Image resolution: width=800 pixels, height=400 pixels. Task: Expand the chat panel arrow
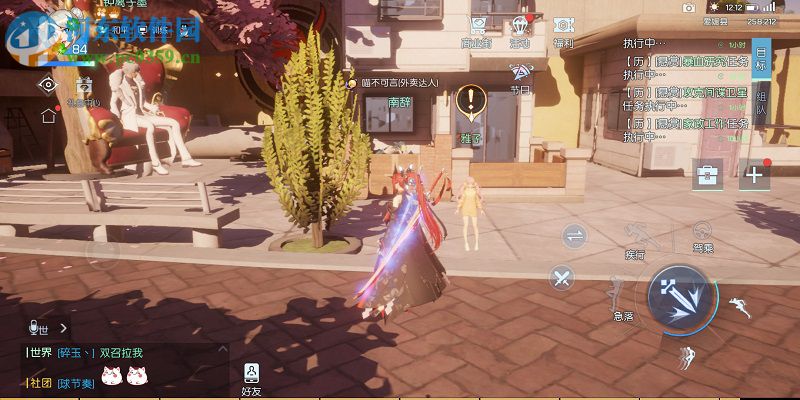coord(64,327)
